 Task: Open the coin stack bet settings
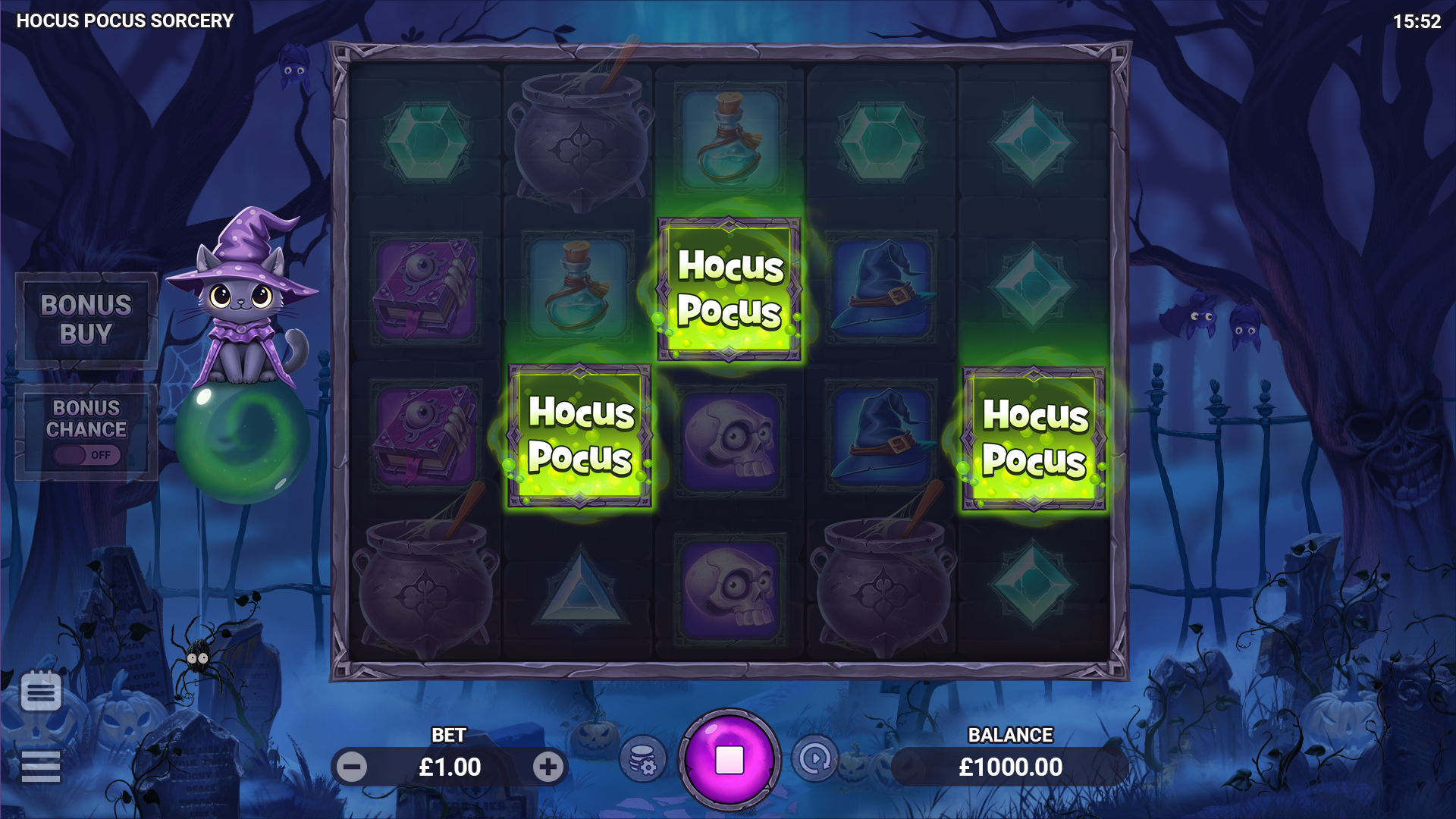[x=643, y=759]
